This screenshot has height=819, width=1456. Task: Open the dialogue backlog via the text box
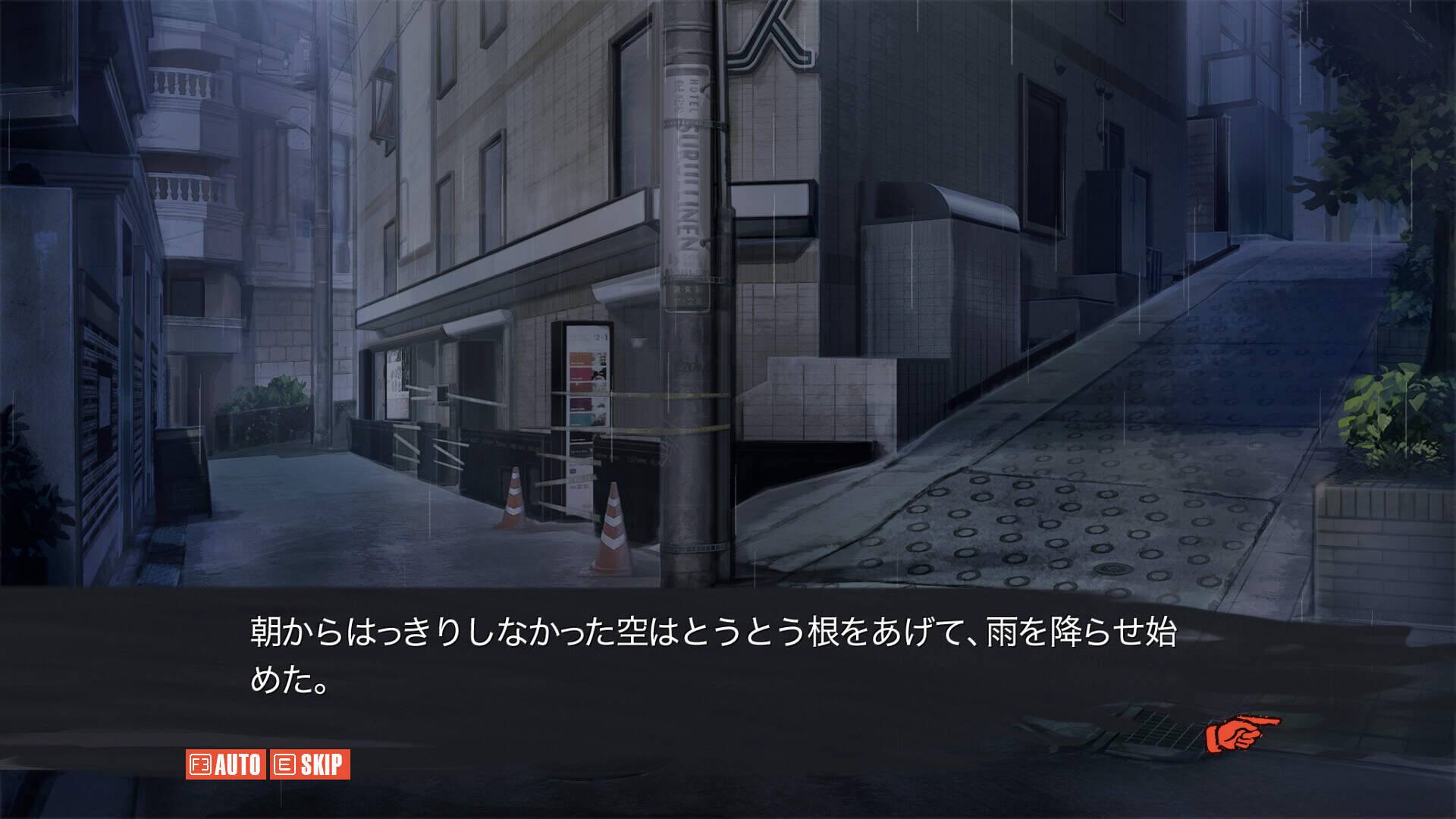[728, 667]
